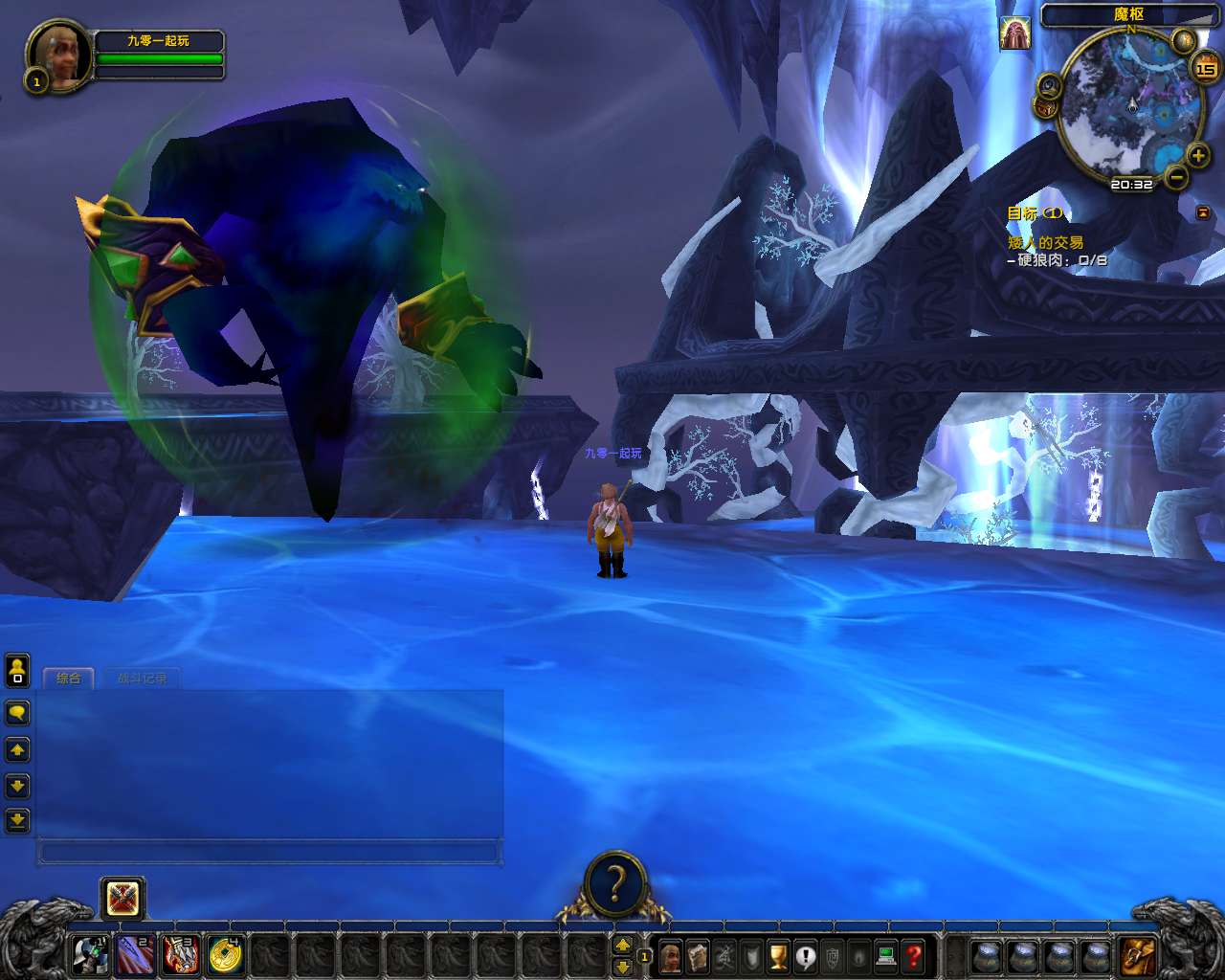
Task: Open the backpack at the bar's end
Action: 1139,955
